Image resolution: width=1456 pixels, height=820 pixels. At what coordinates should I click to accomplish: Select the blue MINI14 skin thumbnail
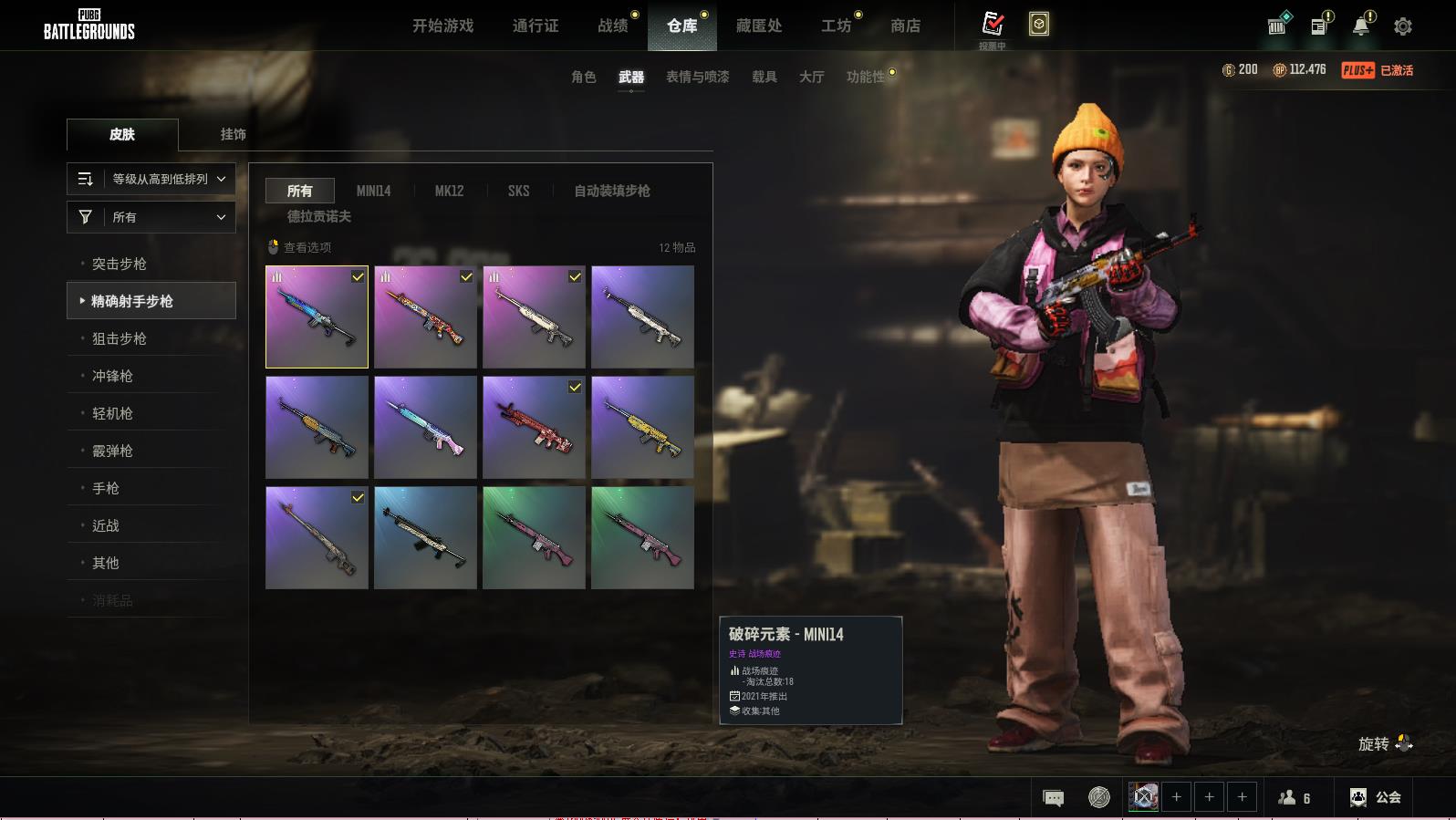tap(317, 317)
